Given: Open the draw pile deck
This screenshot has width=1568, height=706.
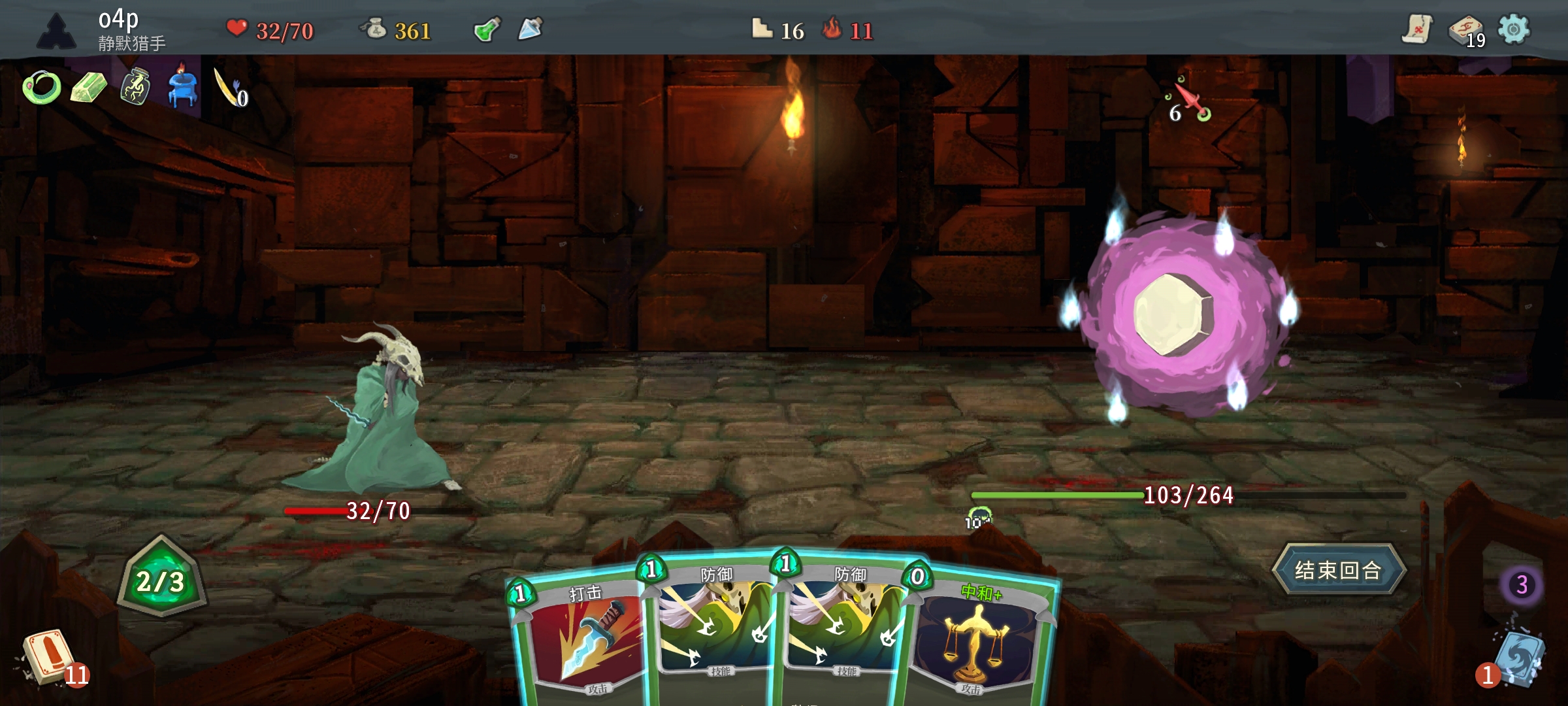Looking at the screenshot, I should pyautogui.click(x=47, y=656).
